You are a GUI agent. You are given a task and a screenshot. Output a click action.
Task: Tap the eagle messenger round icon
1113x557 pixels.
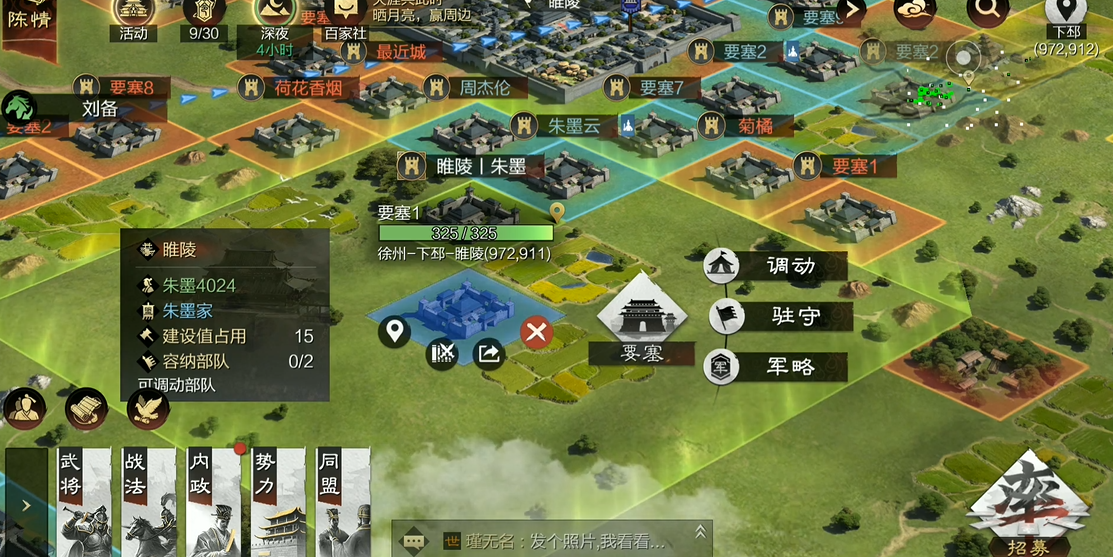[148, 408]
